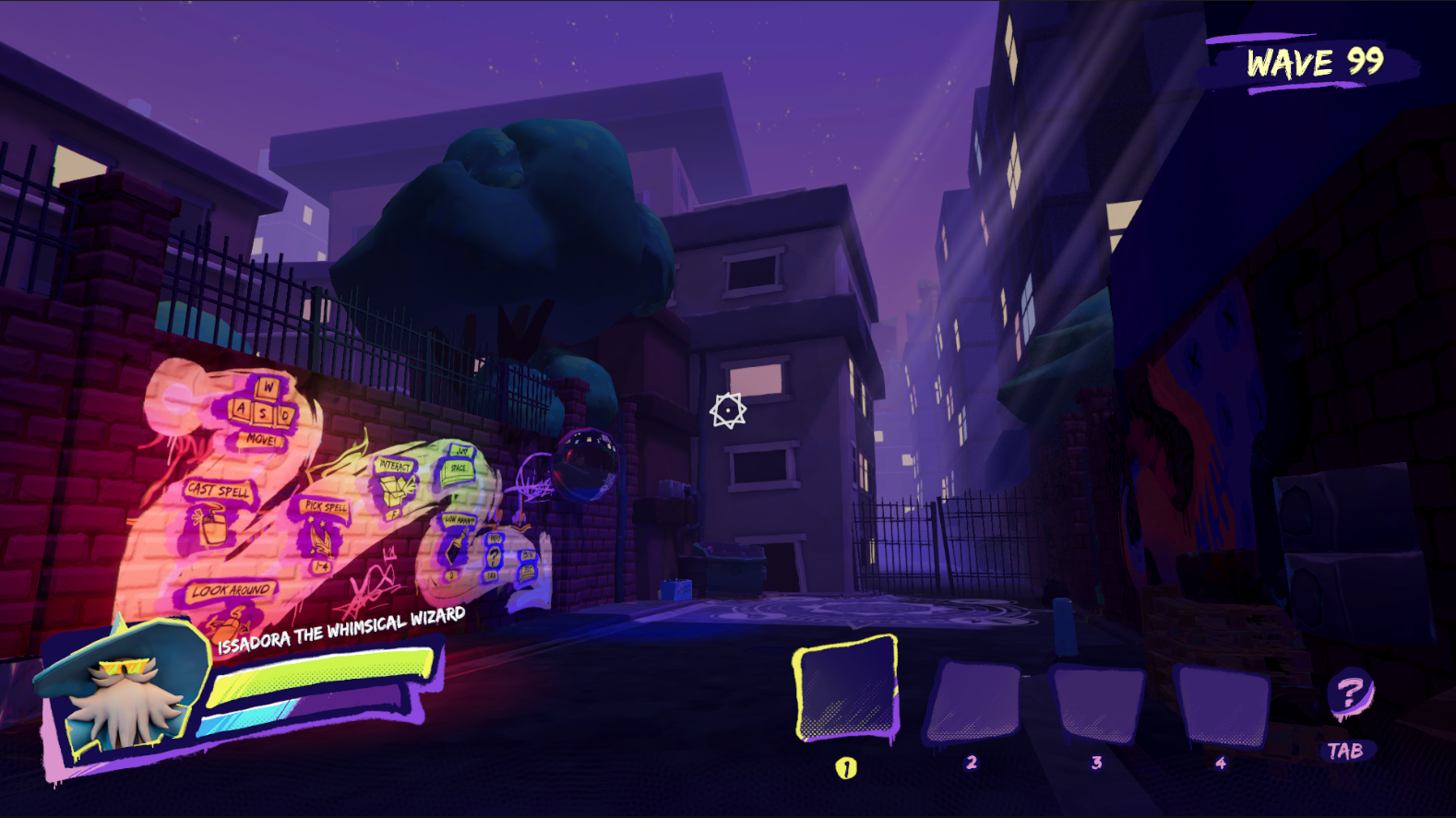
Task: Select the yellow-outlined spell slot
Action: pyautogui.click(x=846, y=690)
